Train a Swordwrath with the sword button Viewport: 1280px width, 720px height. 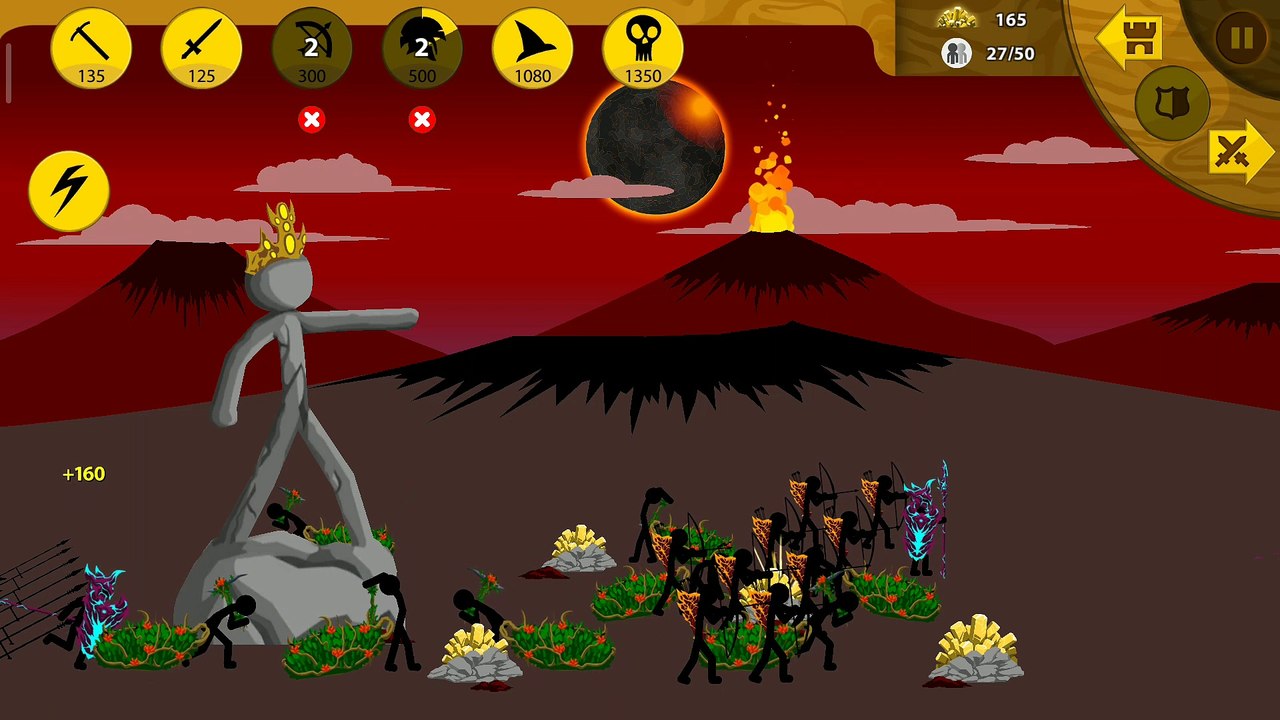pos(202,48)
